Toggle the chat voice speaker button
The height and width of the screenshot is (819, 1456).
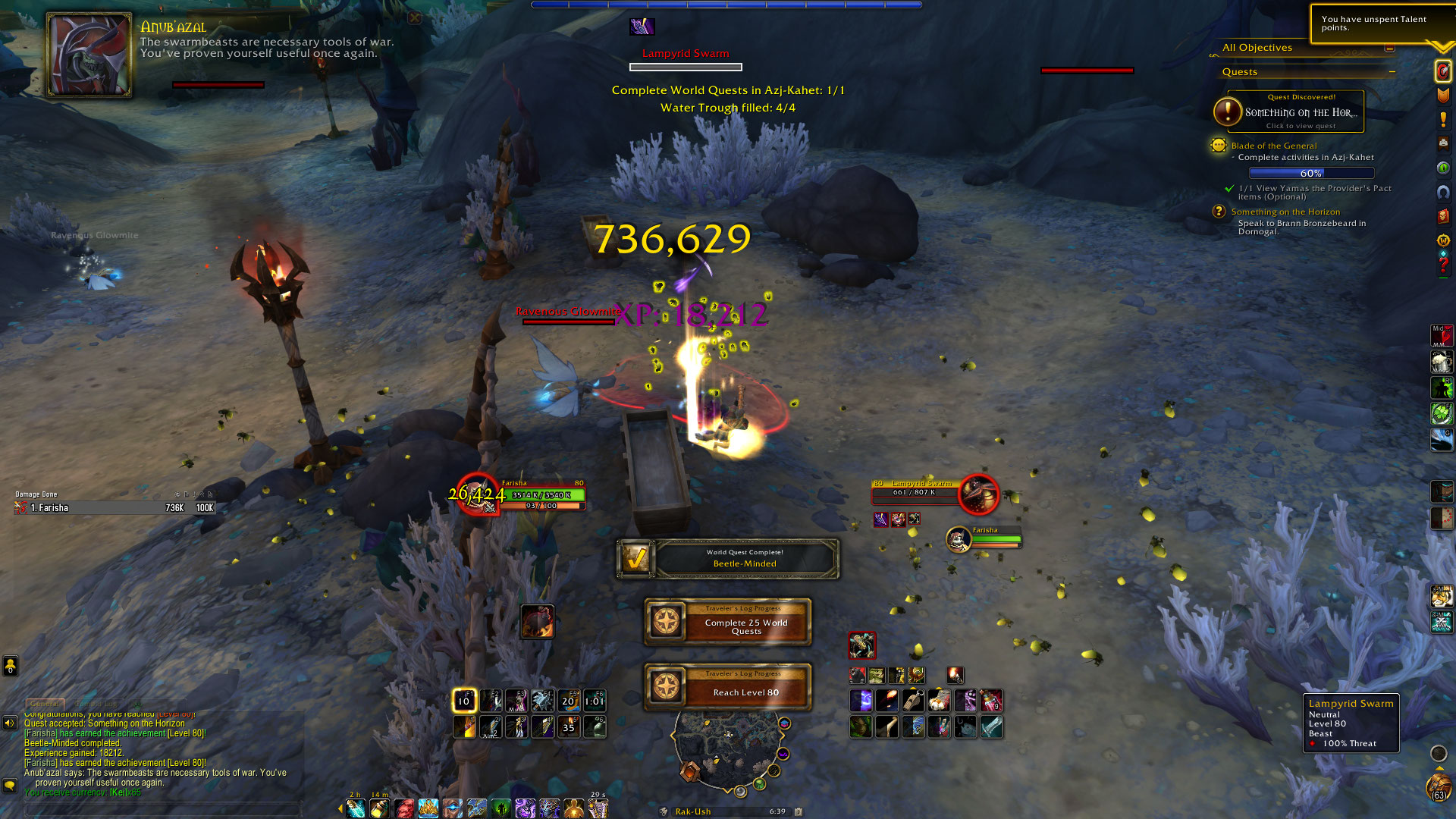pyautogui.click(x=10, y=723)
